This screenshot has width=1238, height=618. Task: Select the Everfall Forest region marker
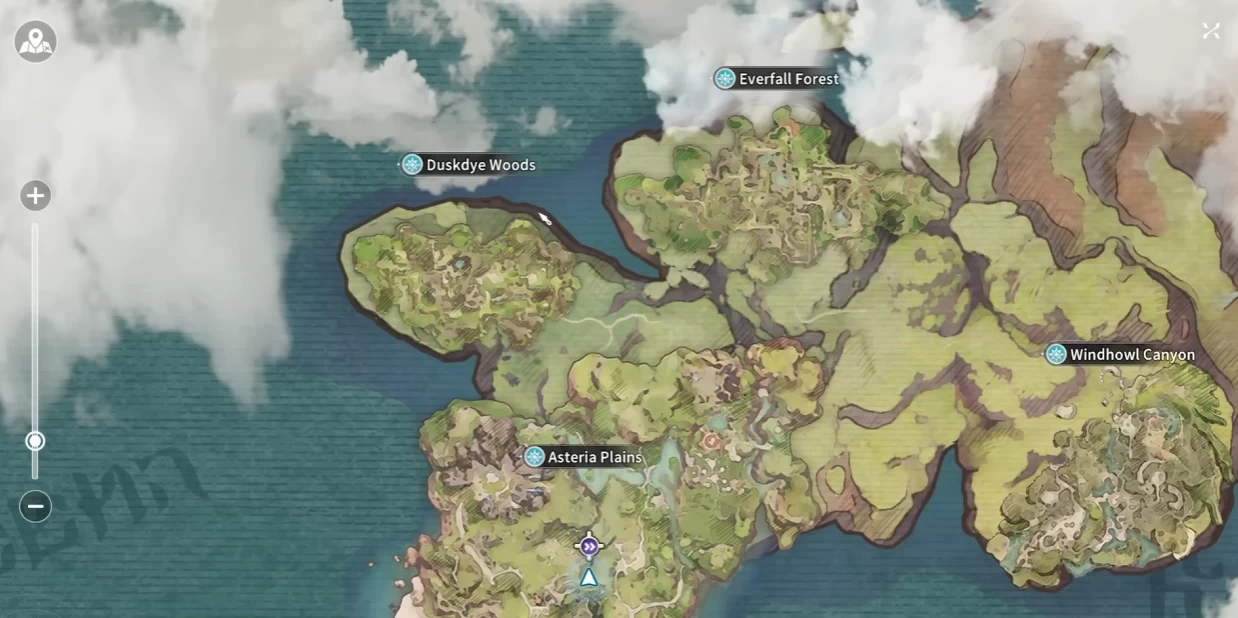725,79
